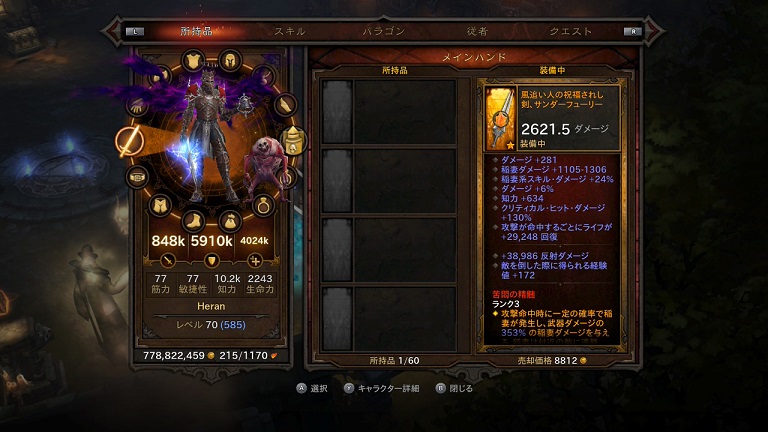Switch to the スキル tab
This screenshot has height=432, width=768.
pos(290,31)
